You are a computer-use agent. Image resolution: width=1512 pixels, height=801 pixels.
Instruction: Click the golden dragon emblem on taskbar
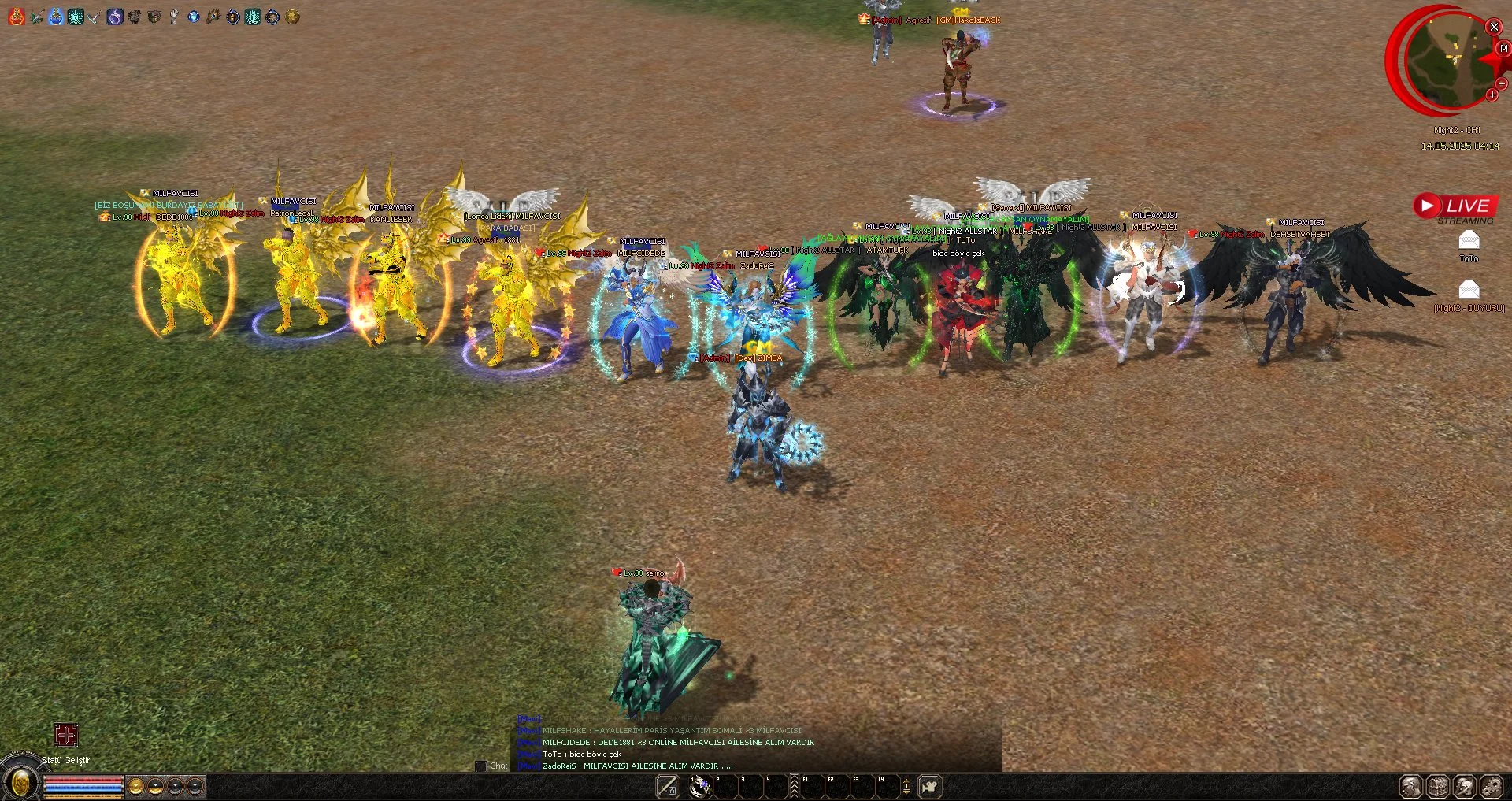pyautogui.click(x=20, y=783)
